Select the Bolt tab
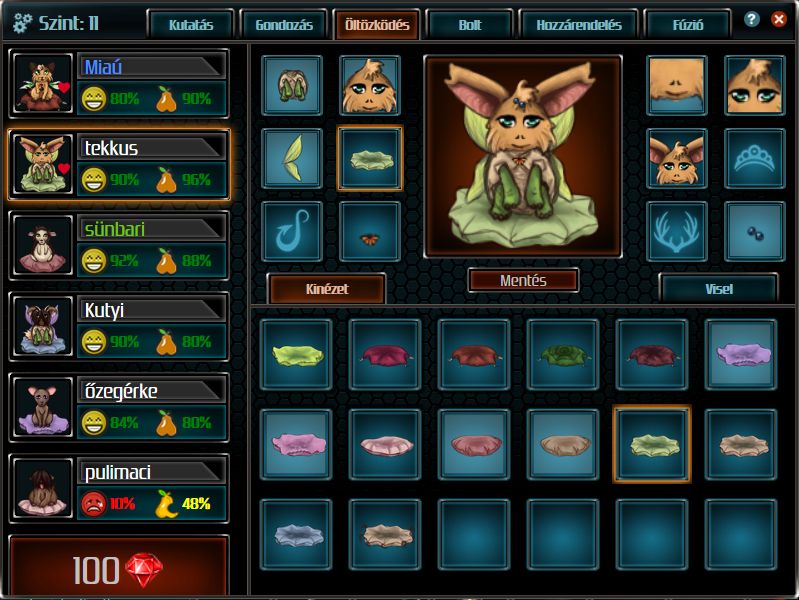The height and width of the screenshot is (600, 799). [469, 25]
